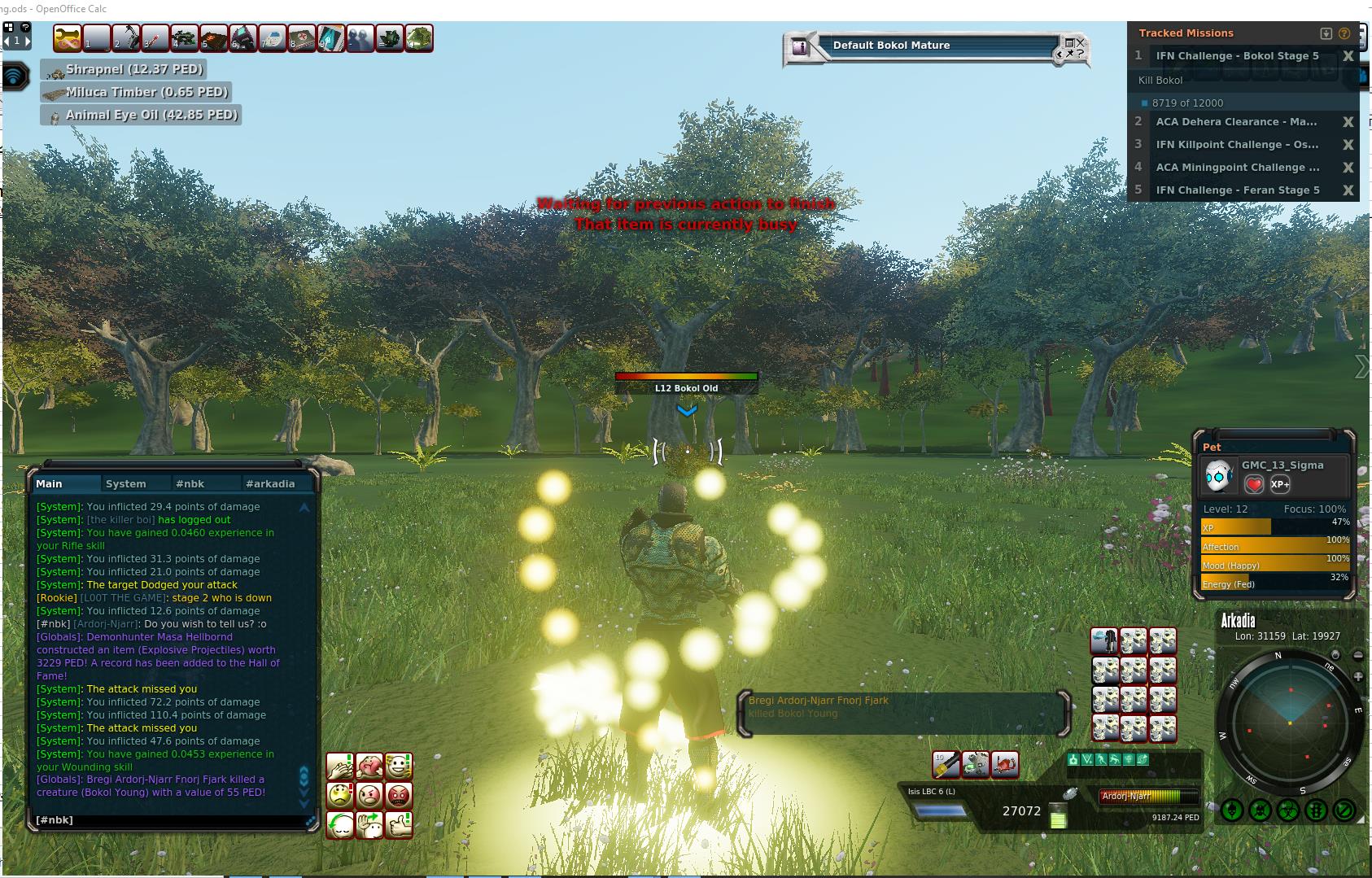The height and width of the screenshot is (878, 1372).
Task: Use the thumbs up emote
Action: tap(399, 824)
